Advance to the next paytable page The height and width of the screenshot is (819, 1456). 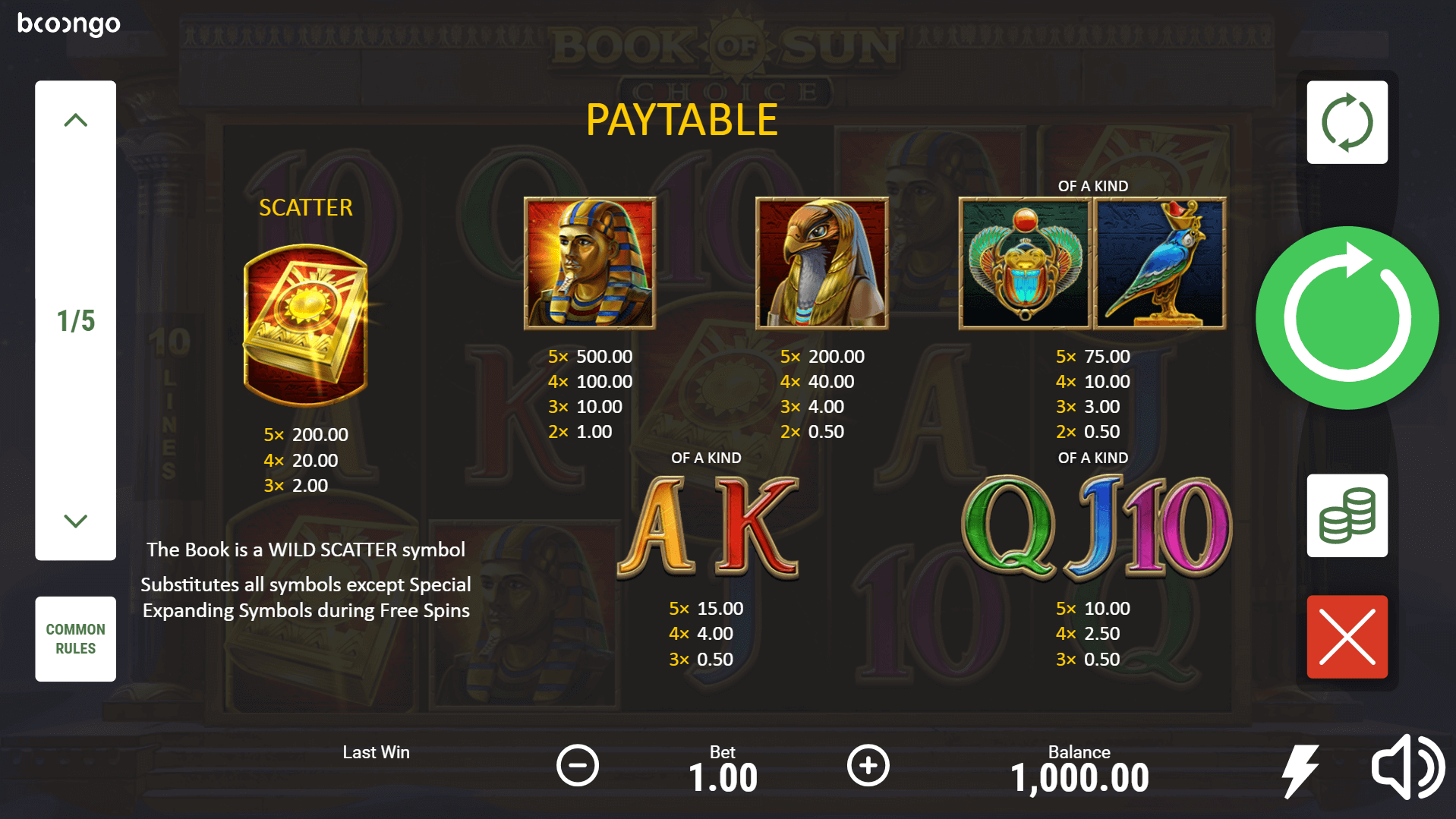click(75, 521)
